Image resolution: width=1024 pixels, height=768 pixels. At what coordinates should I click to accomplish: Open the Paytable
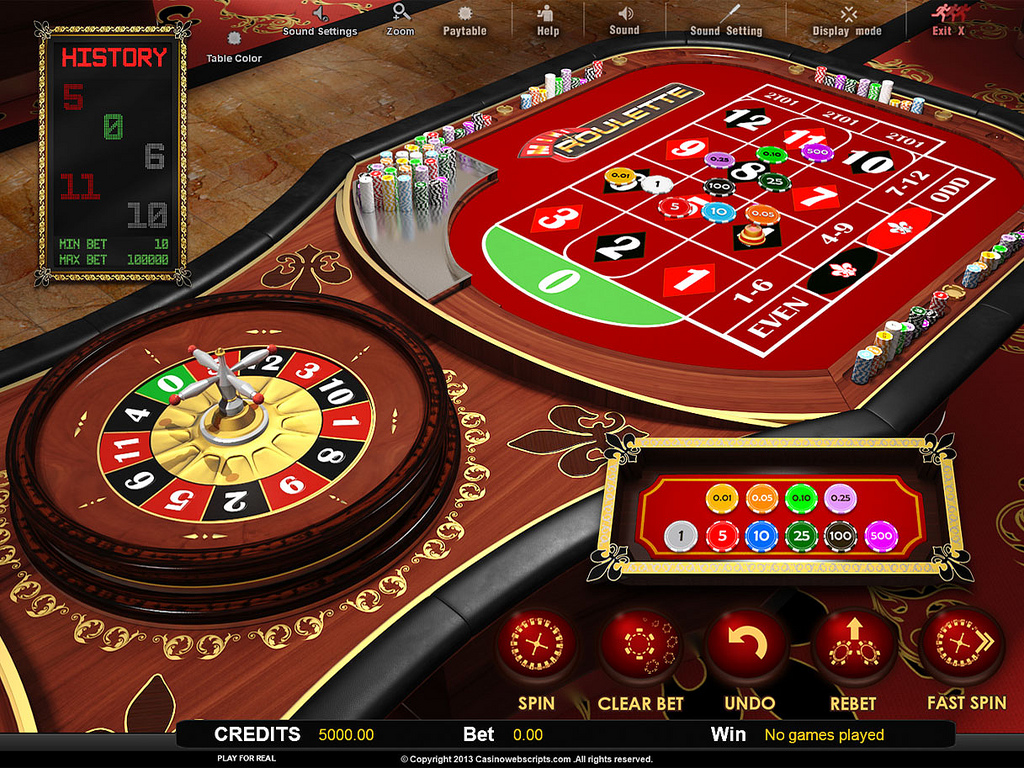tap(464, 20)
